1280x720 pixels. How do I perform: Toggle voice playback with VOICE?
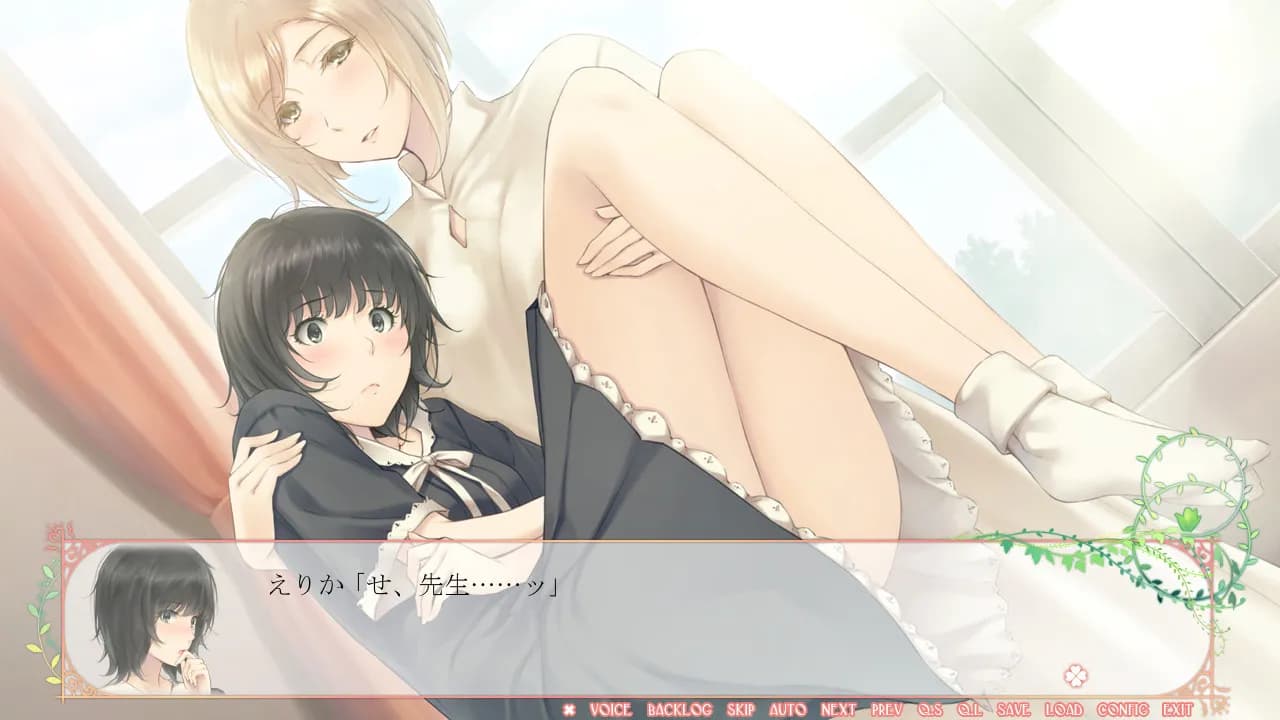point(609,708)
